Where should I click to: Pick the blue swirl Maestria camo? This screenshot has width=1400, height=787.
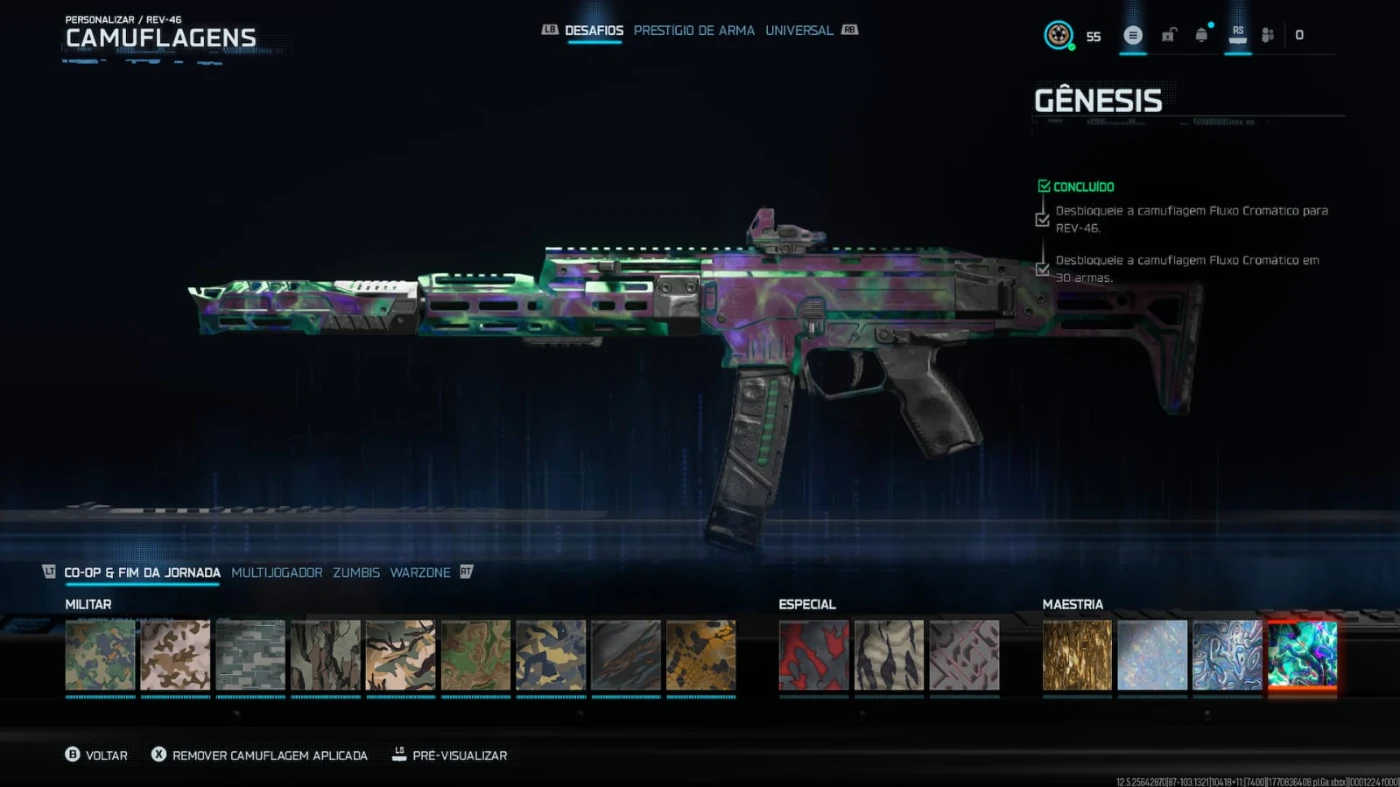pyautogui.click(x=1227, y=655)
